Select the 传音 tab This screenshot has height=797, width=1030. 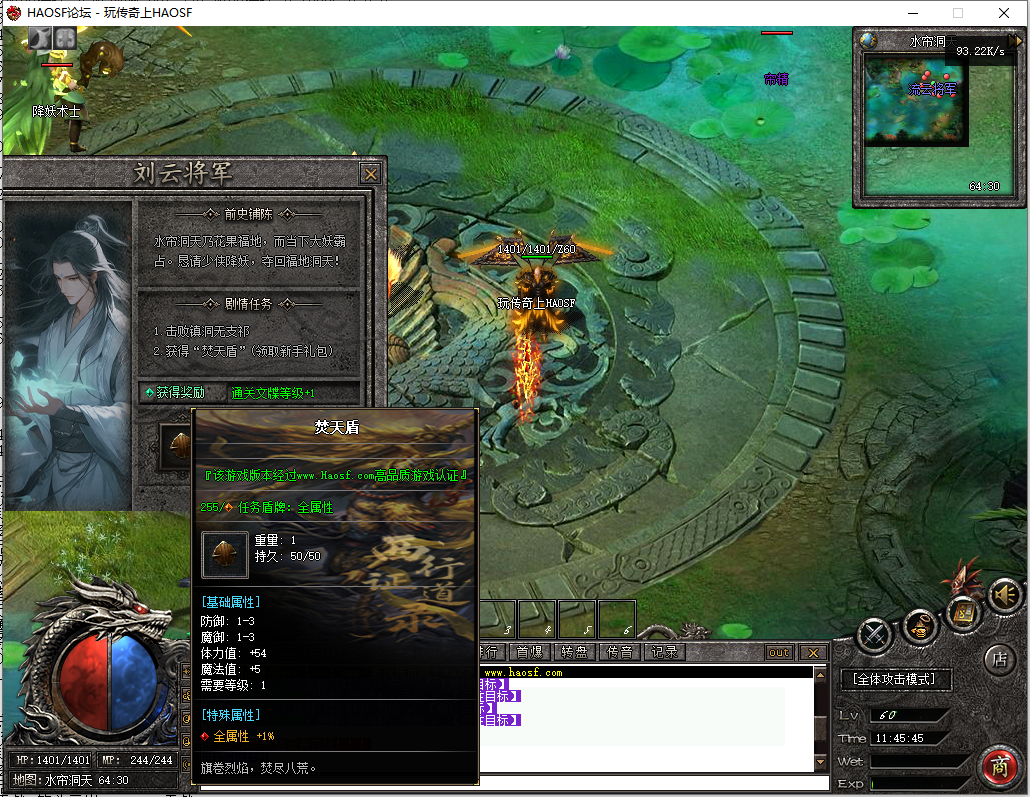pos(619,652)
